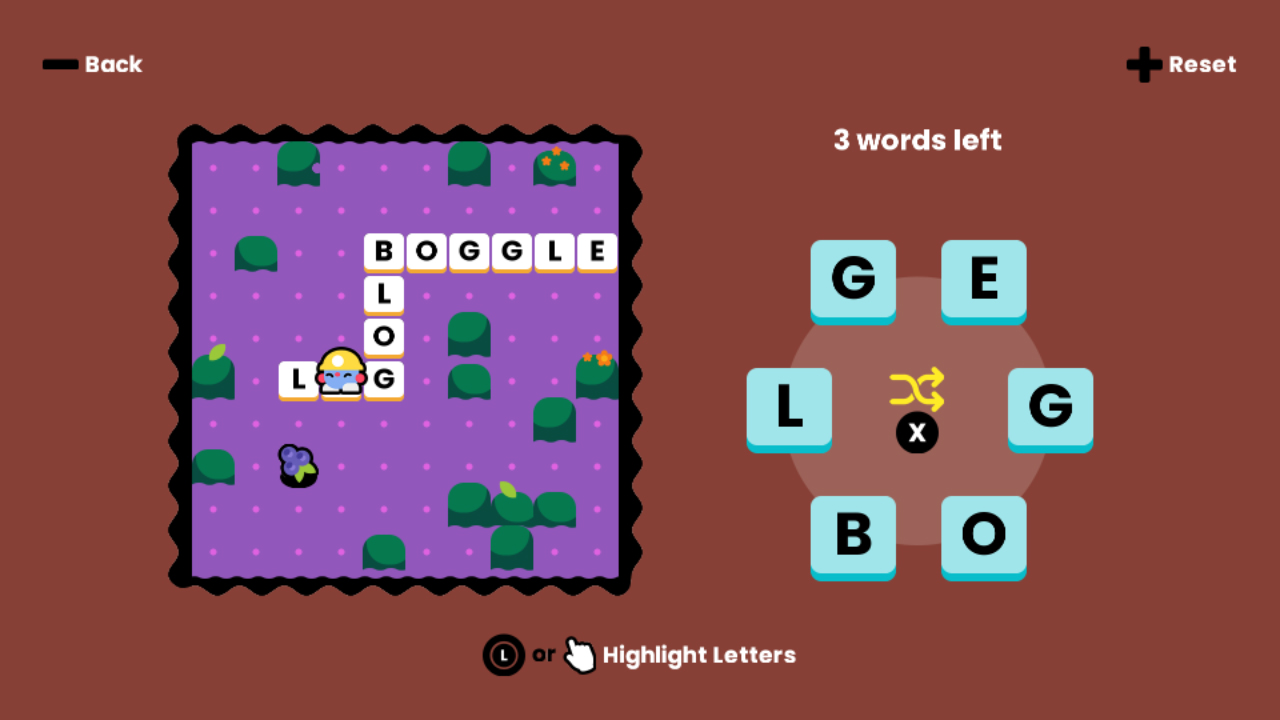This screenshot has height=720, width=1280.
Task: Highlight the E letter tile
Action: 984,281
